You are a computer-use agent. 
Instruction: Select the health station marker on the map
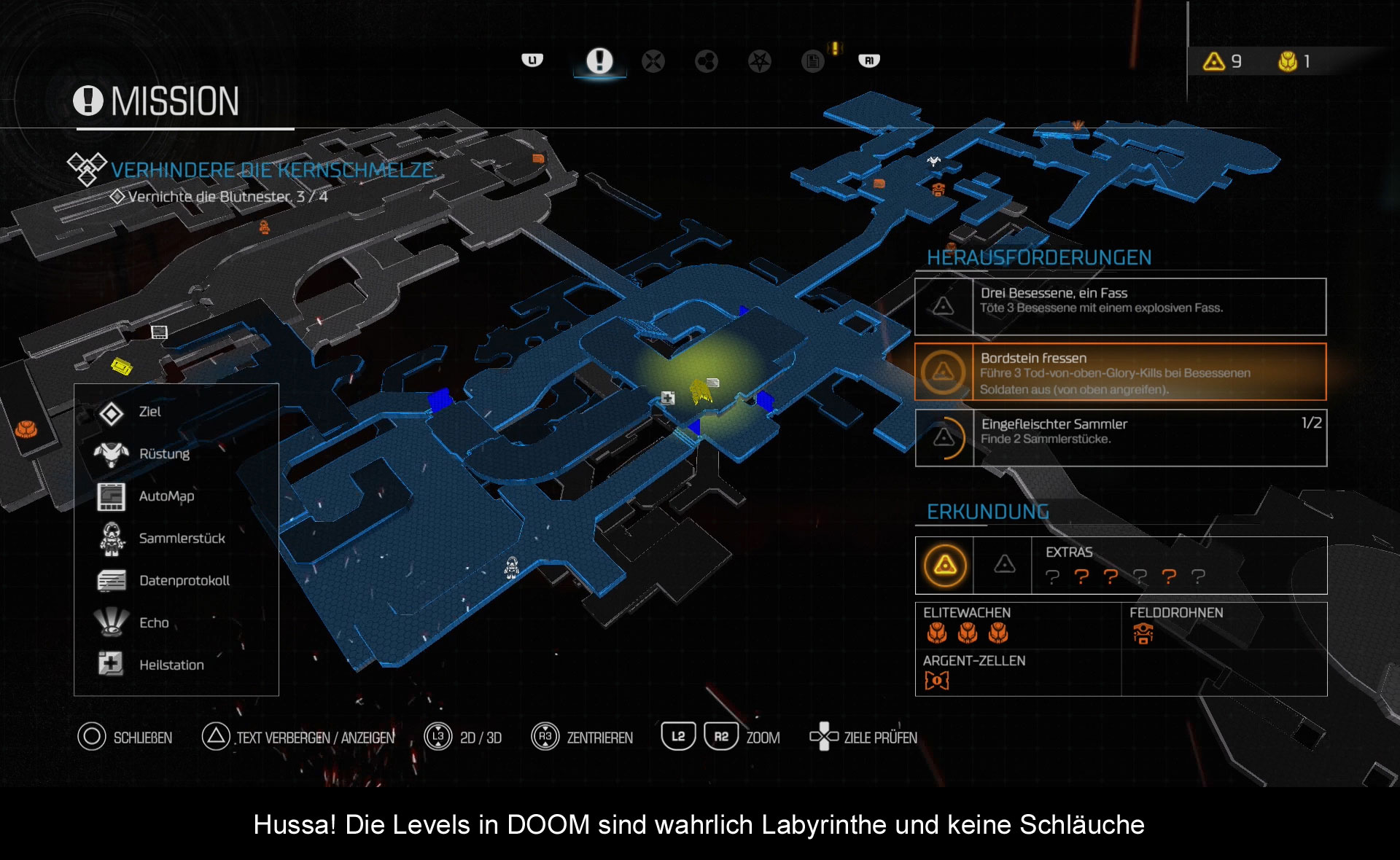(x=667, y=398)
